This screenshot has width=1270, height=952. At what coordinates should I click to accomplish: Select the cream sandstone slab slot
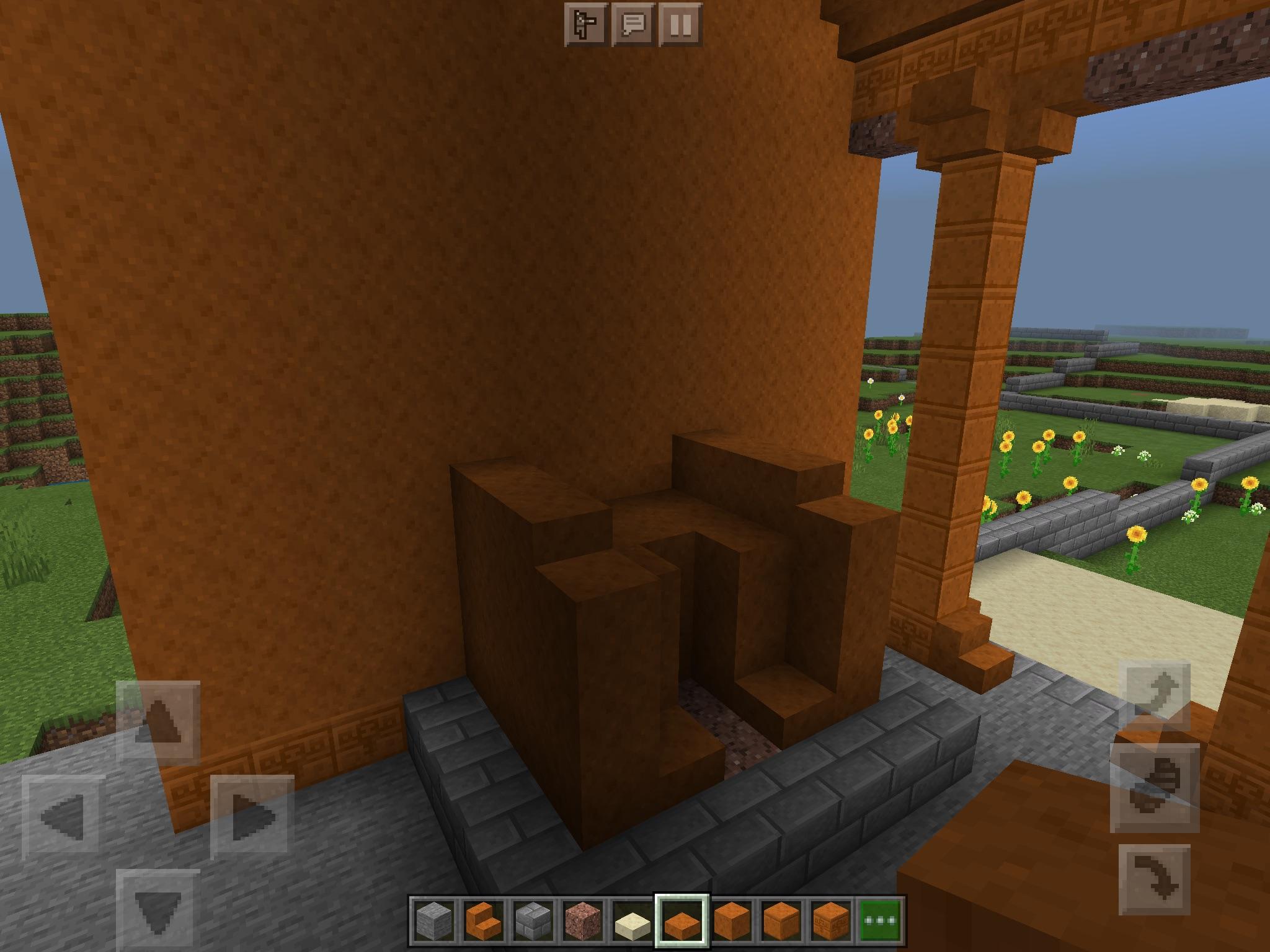pos(633,920)
